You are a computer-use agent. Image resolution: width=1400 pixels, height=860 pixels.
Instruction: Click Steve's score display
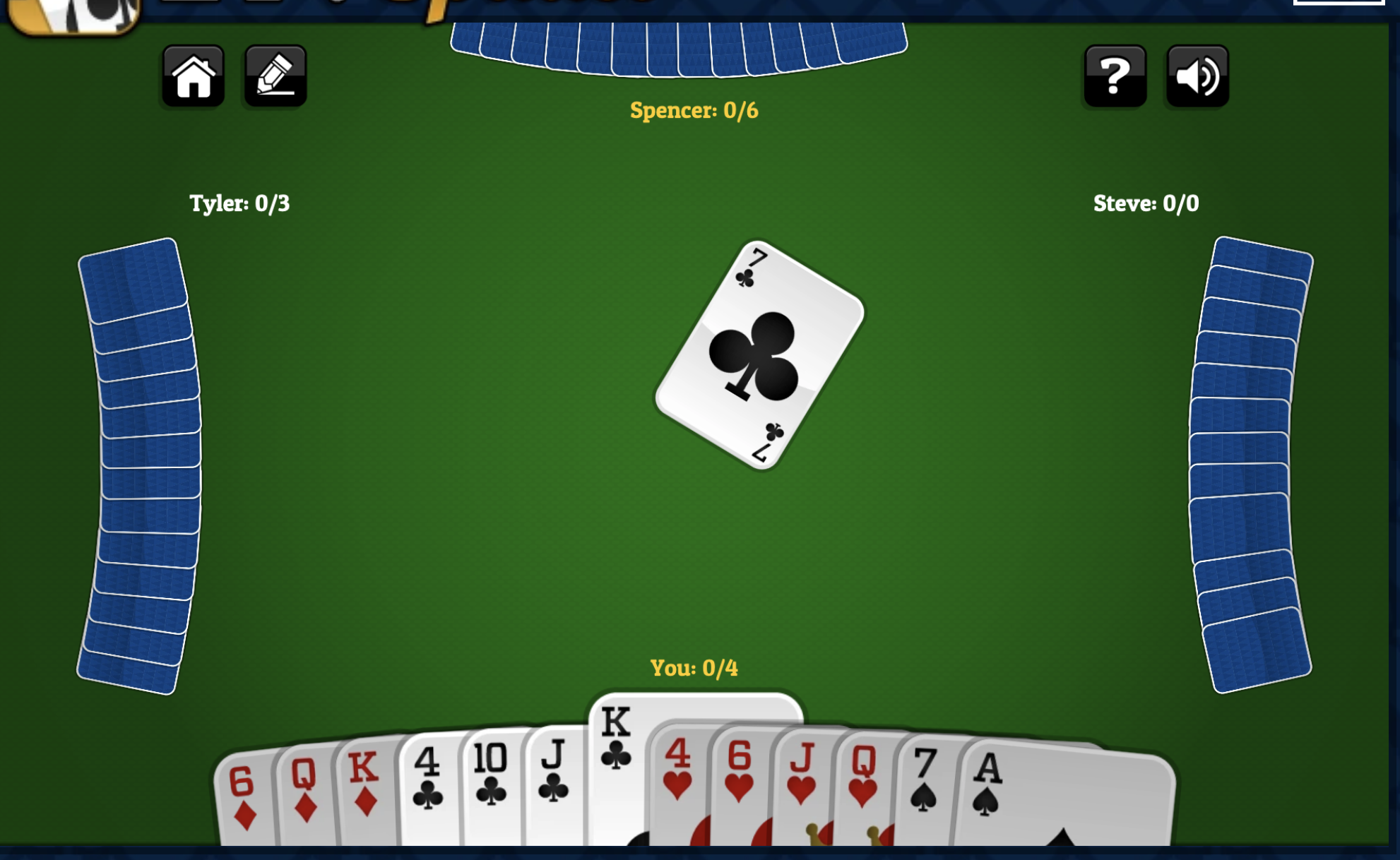[1145, 203]
